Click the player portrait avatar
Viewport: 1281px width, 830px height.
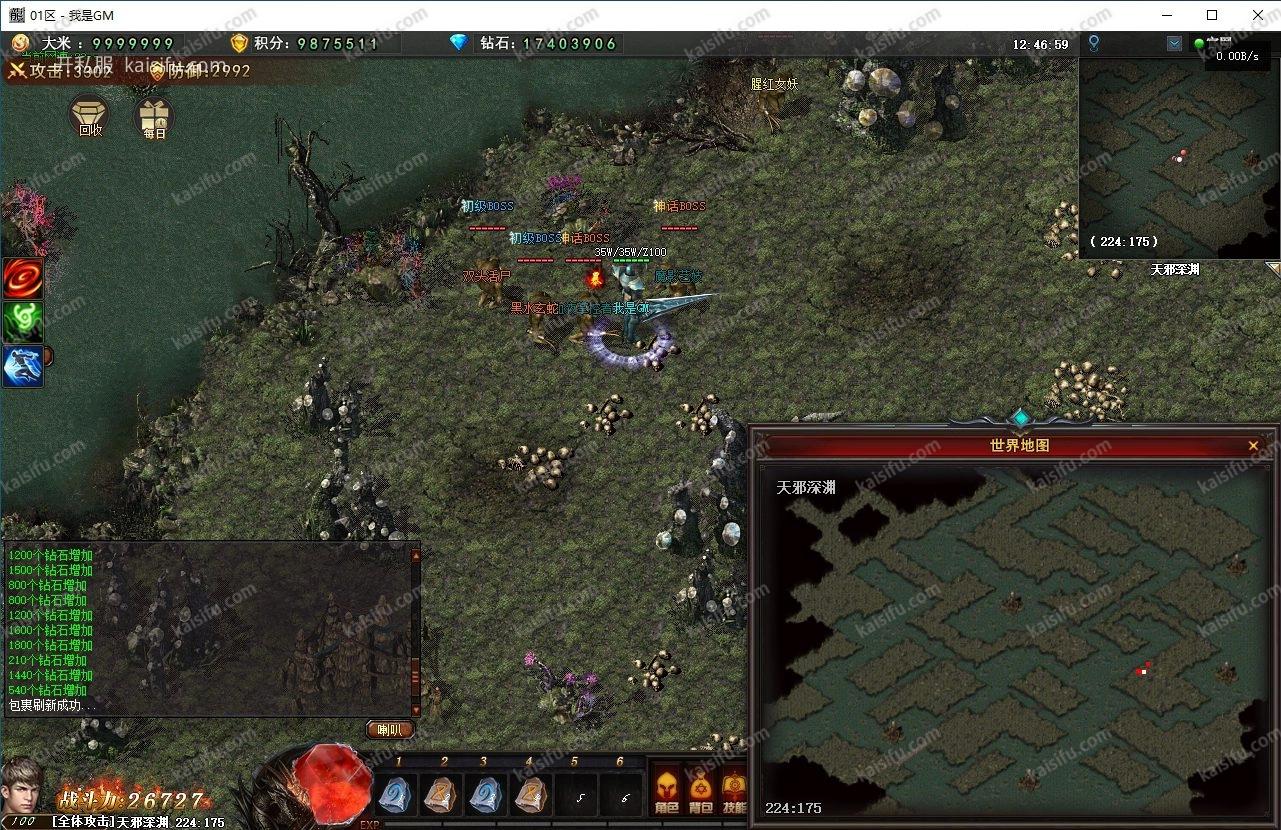pyautogui.click(x=24, y=786)
